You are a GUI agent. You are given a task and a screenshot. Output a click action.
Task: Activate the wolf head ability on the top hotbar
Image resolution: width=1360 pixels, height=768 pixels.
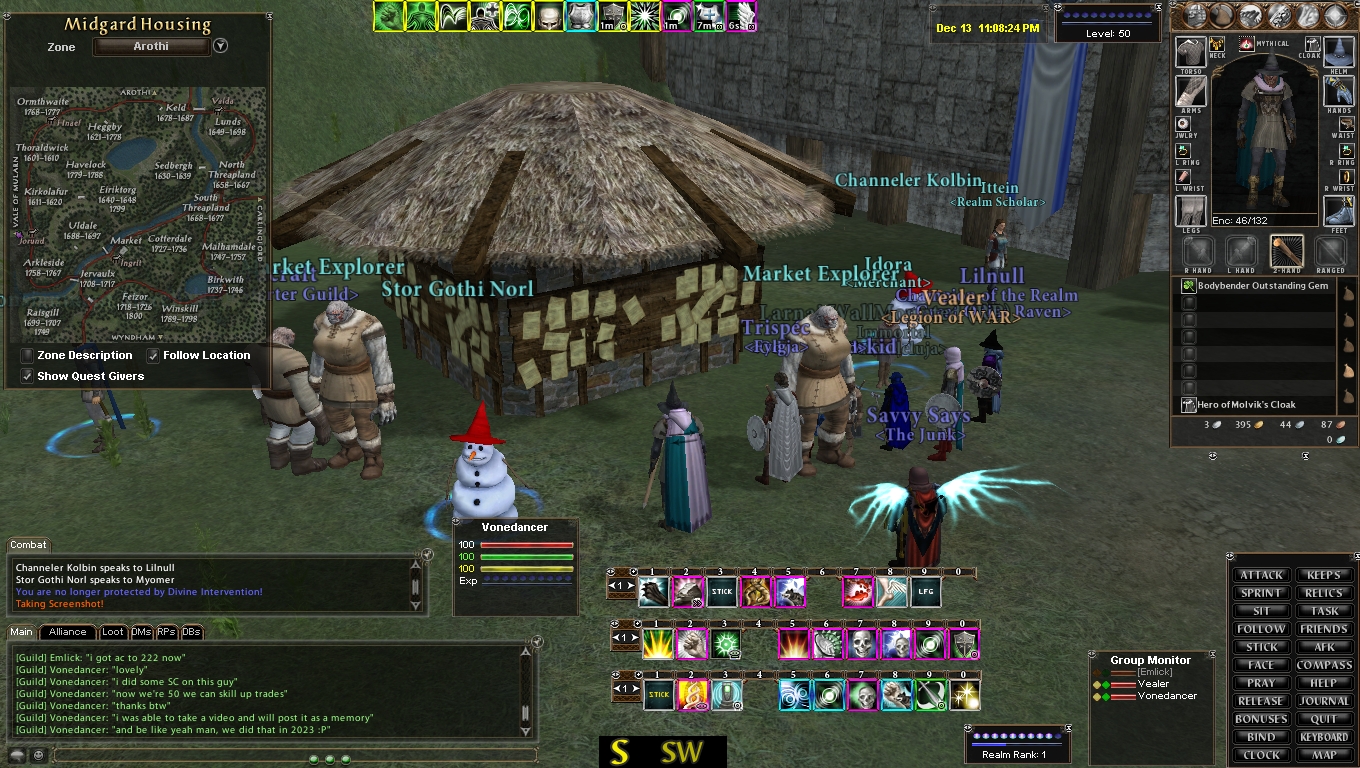click(x=790, y=592)
